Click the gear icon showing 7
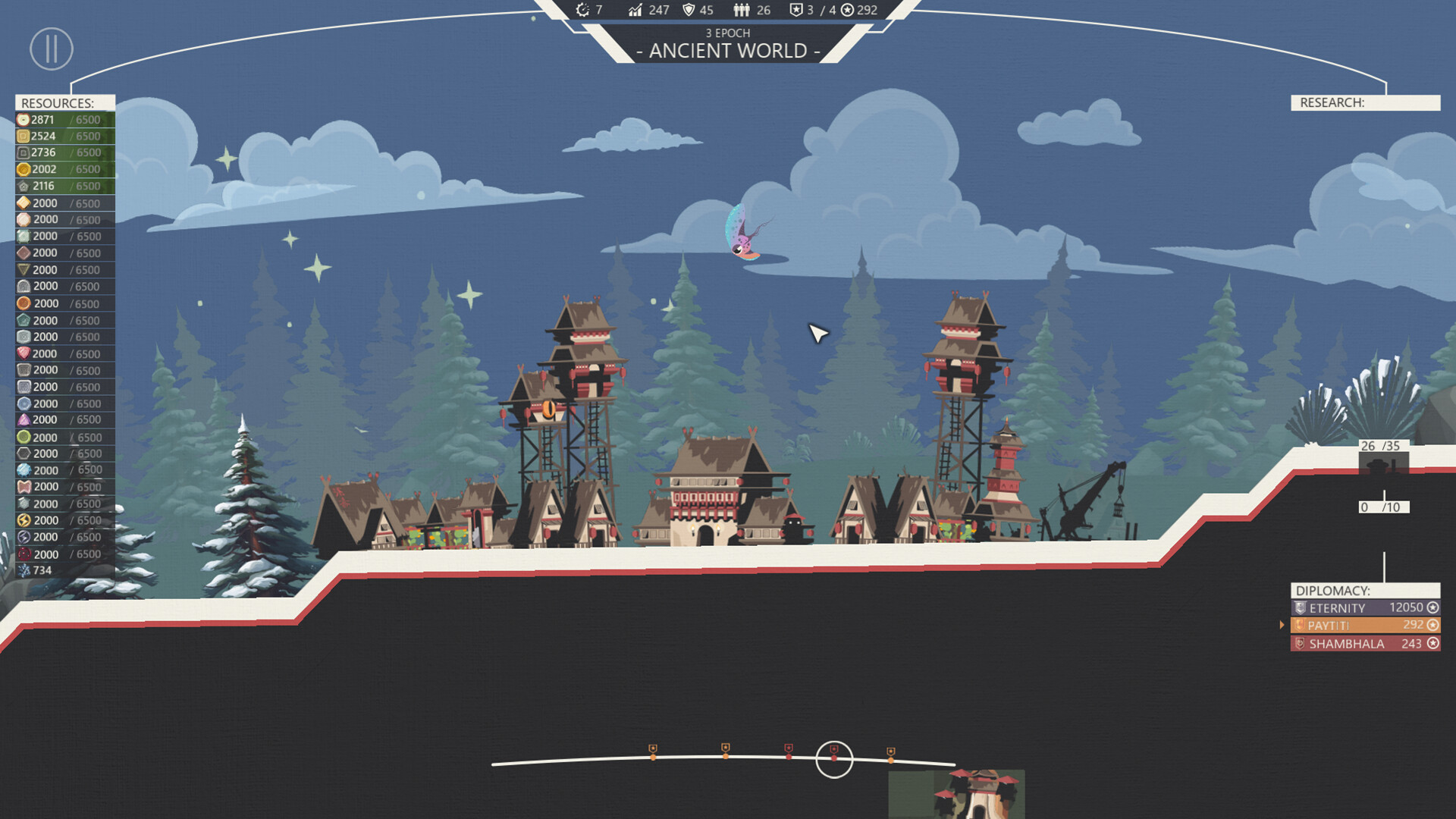 [582, 10]
